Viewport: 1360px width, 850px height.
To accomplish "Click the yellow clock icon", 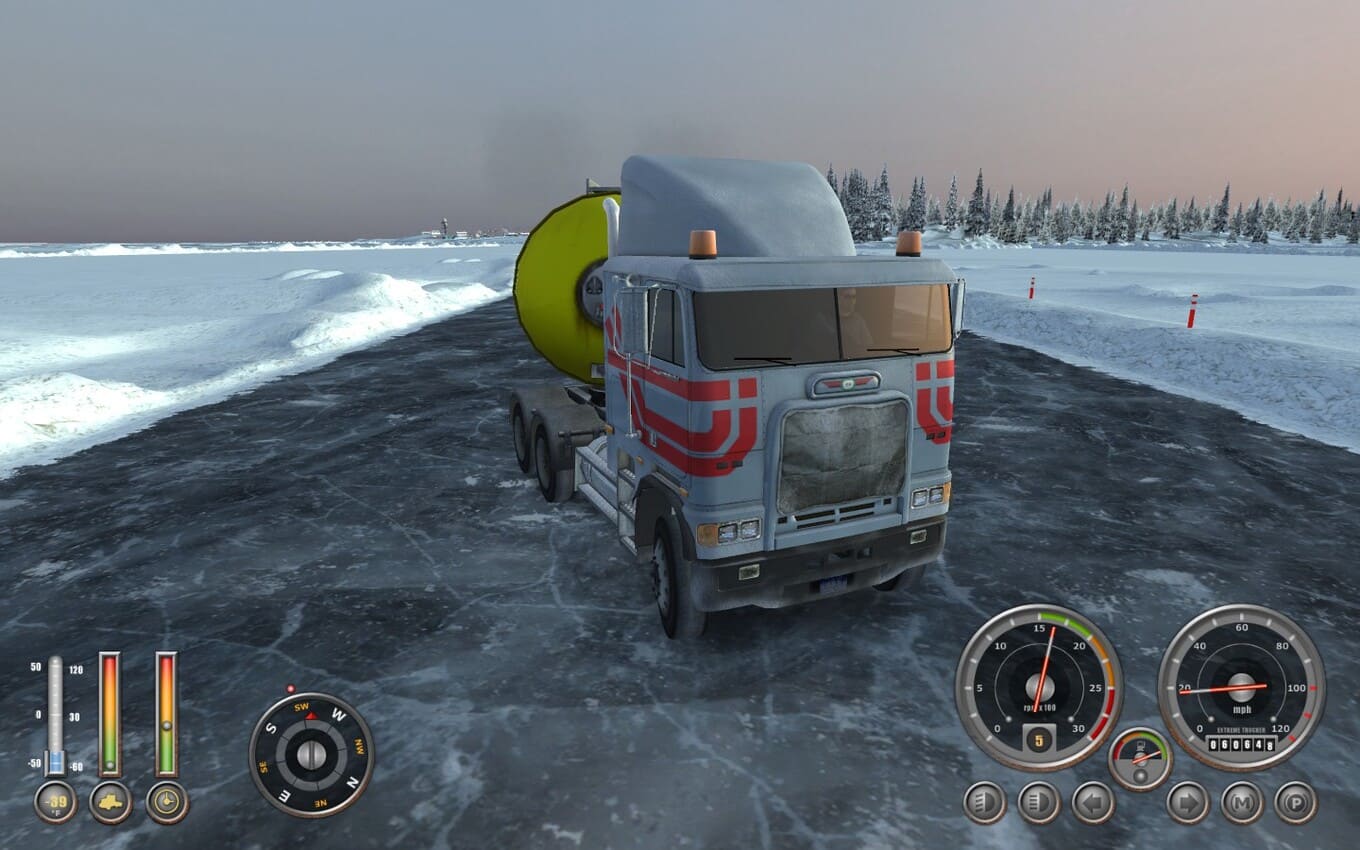I will pos(167,802).
